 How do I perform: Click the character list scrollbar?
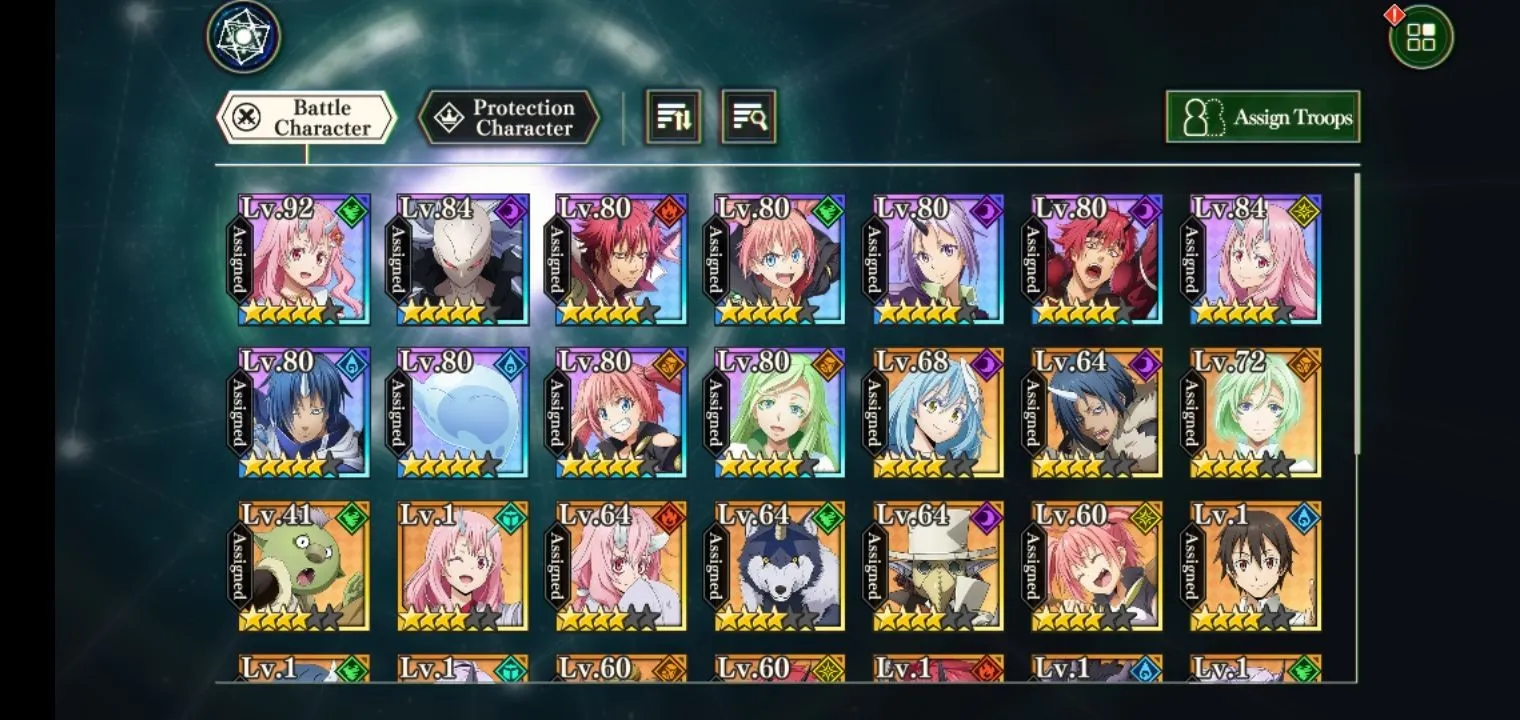1357,310
